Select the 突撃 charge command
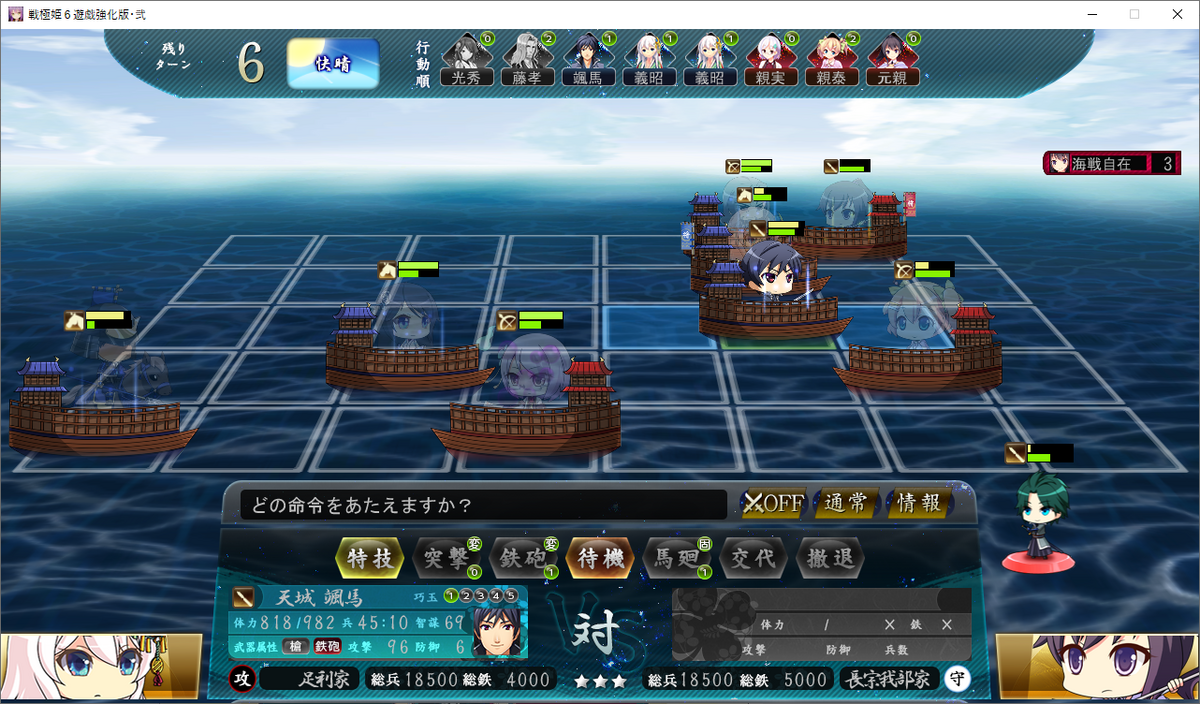Viewport: 1200px width, 704px height. point(446,557)
